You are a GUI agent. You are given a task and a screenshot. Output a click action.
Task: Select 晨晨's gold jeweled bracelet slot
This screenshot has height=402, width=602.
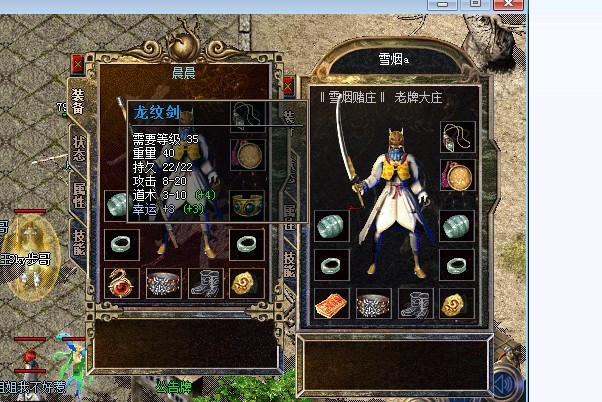pos(246,205)
